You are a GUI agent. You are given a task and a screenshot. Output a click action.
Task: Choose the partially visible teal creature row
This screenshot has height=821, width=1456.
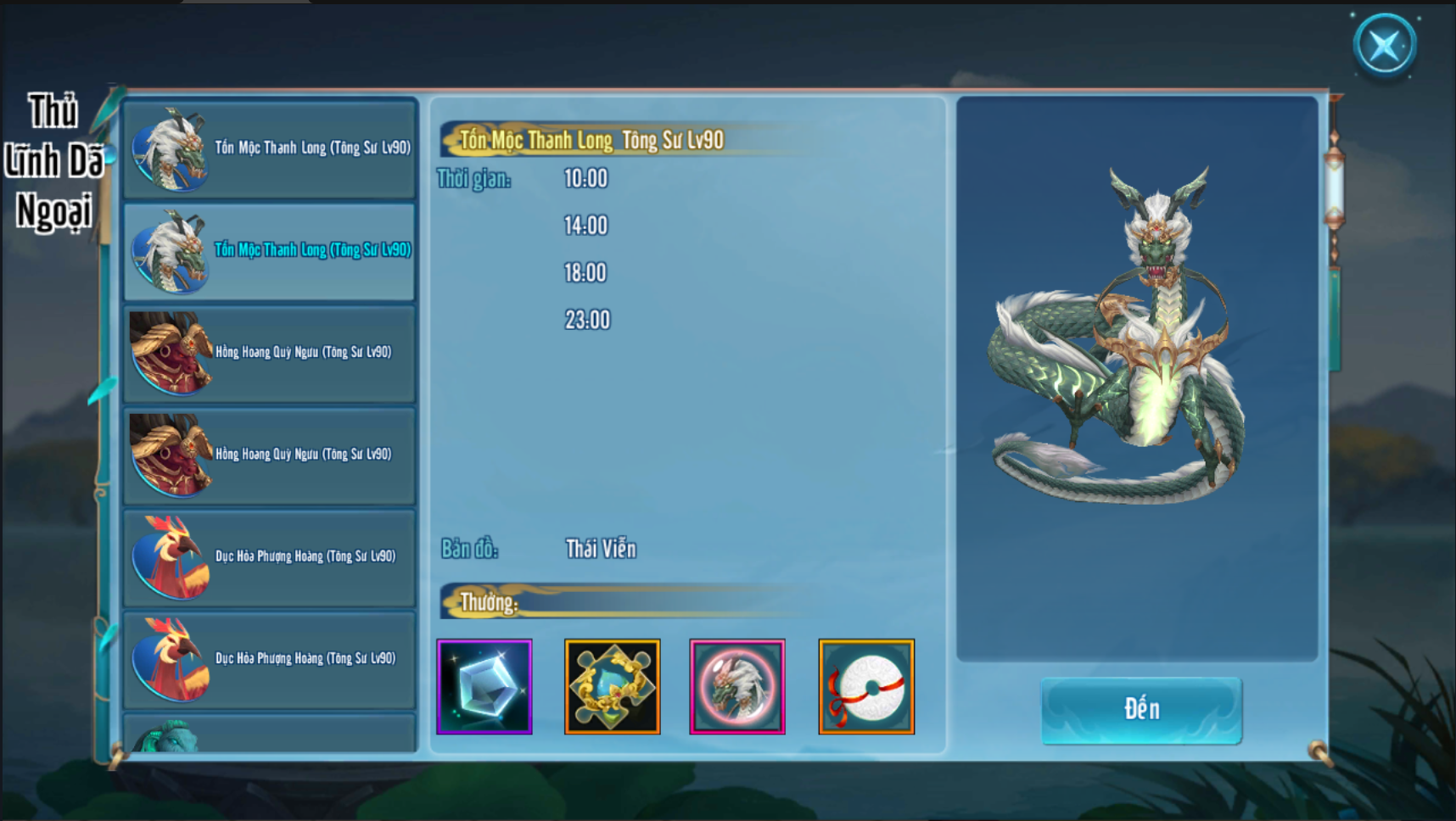[x=270, y=734]
